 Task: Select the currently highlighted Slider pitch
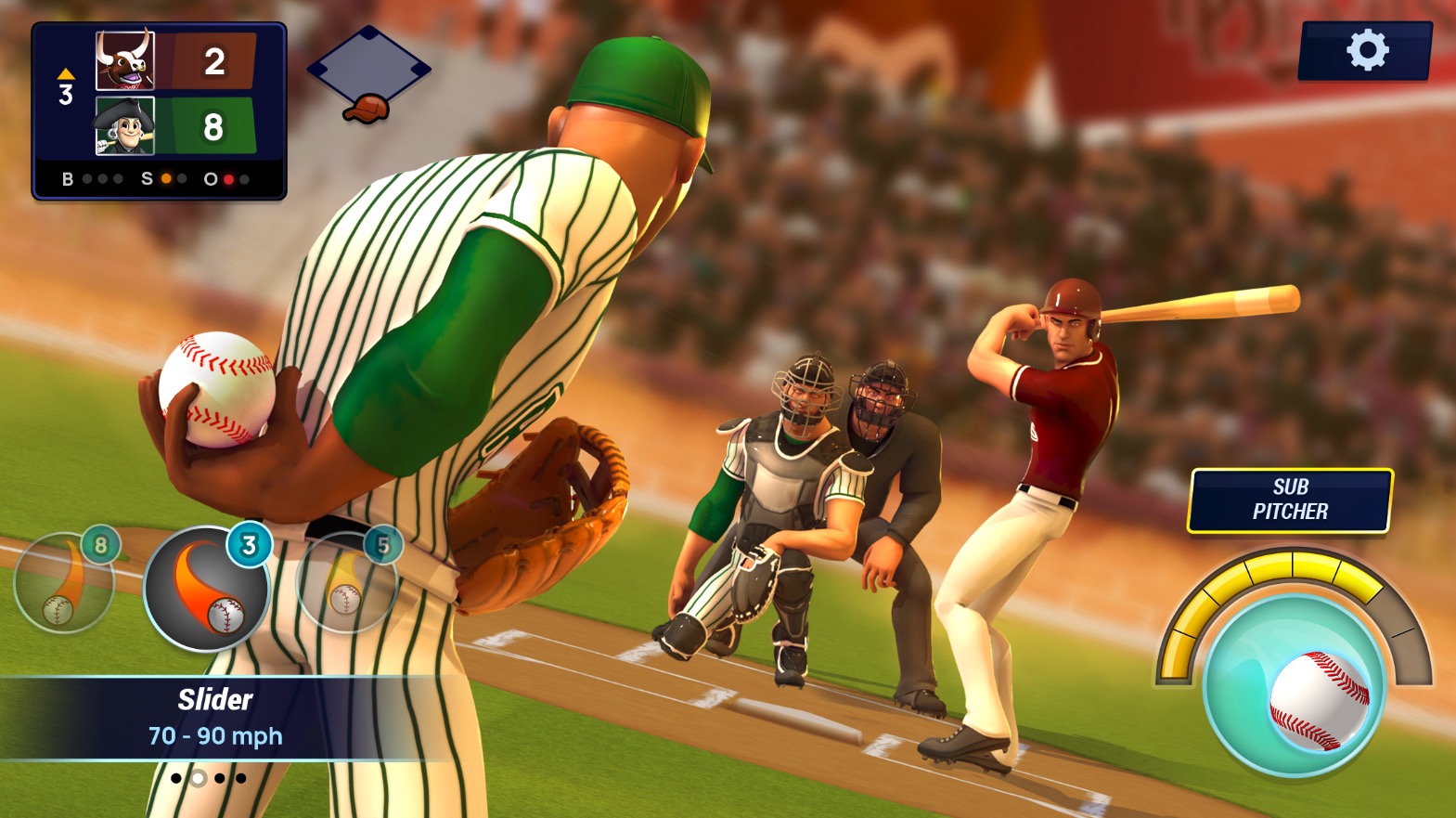[206, 585]
